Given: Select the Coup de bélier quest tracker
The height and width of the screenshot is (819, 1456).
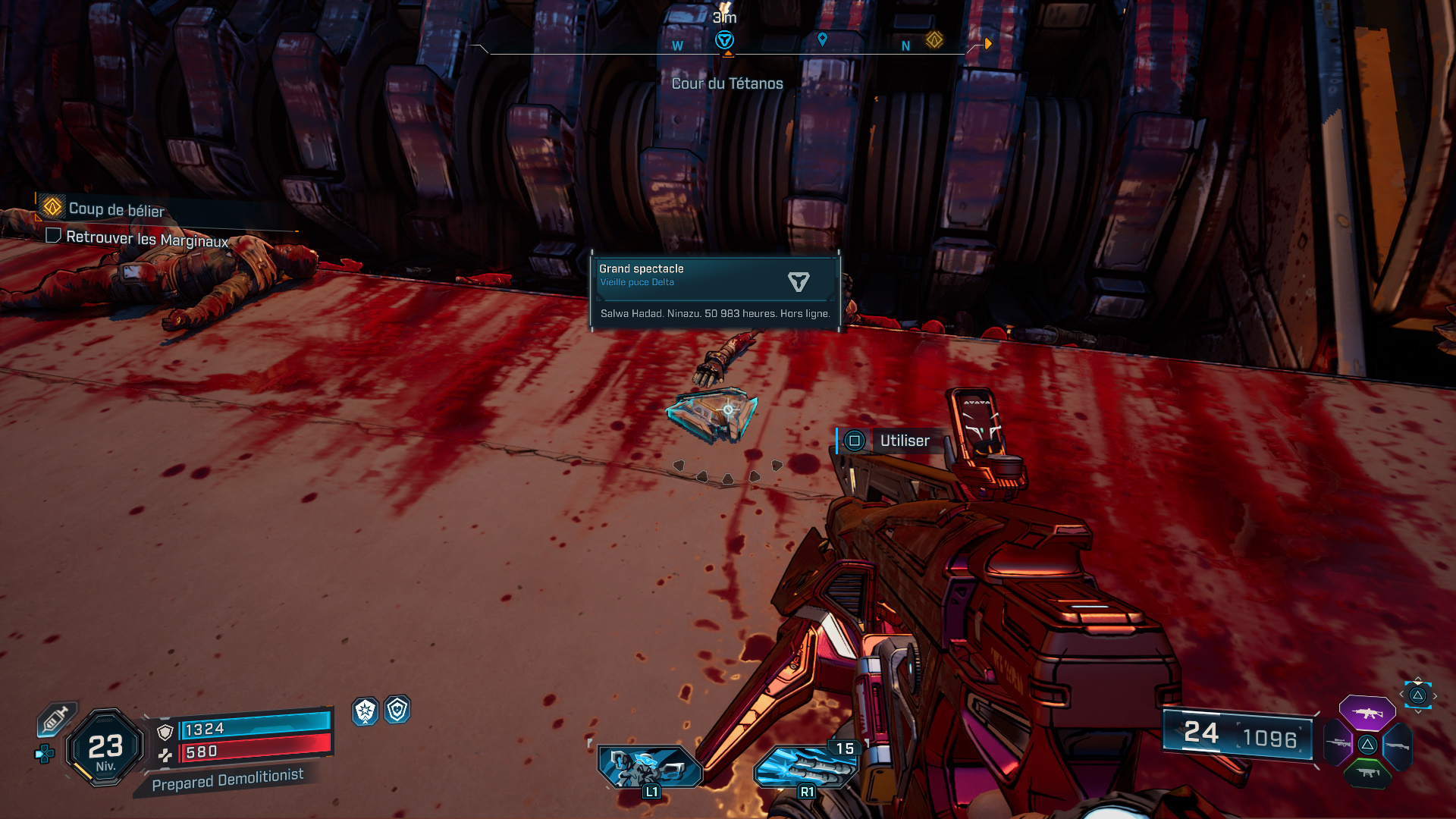Looking at the screenshot, I should 115,209.
